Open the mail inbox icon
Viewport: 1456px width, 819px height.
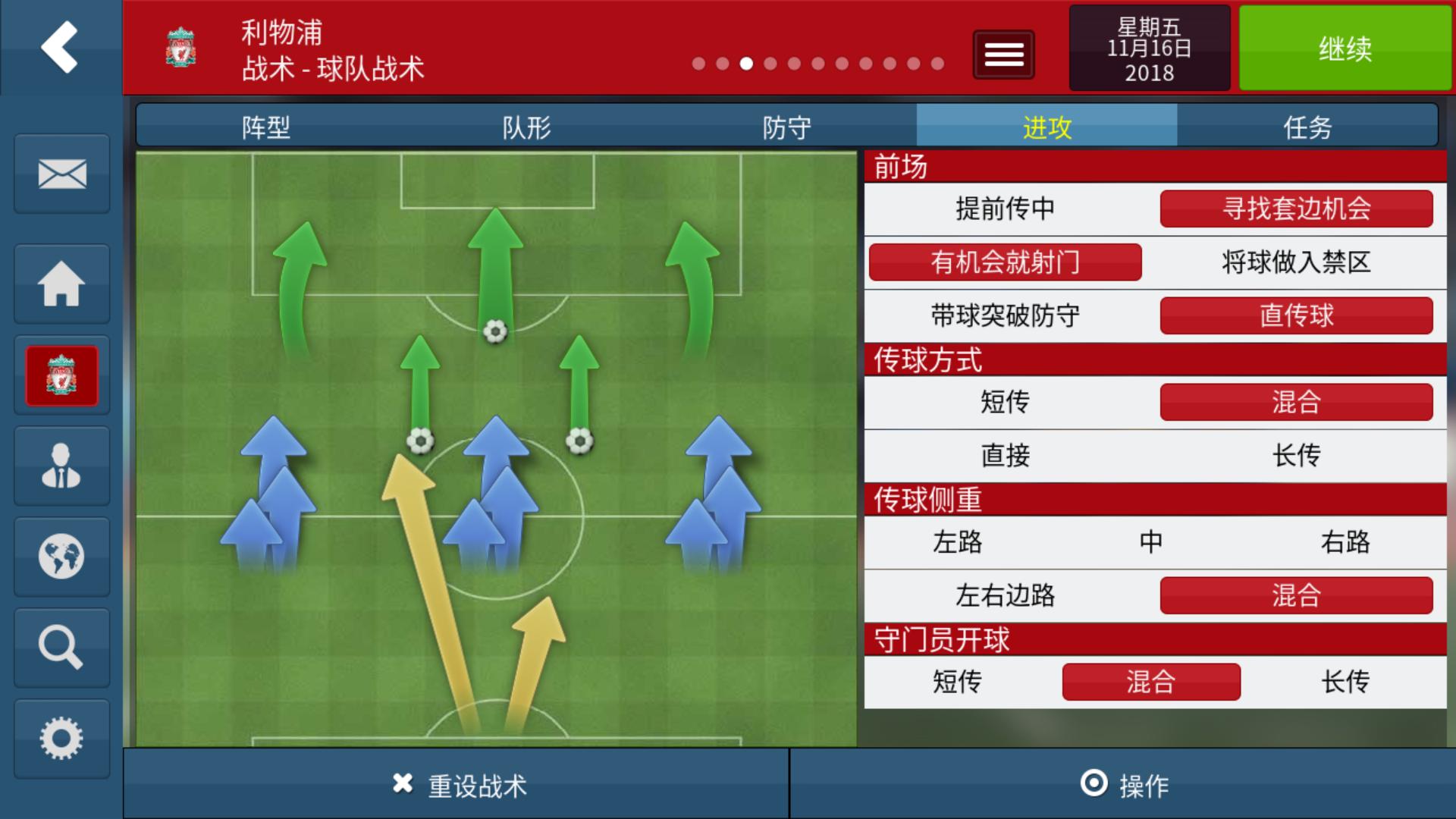[61, 174]
